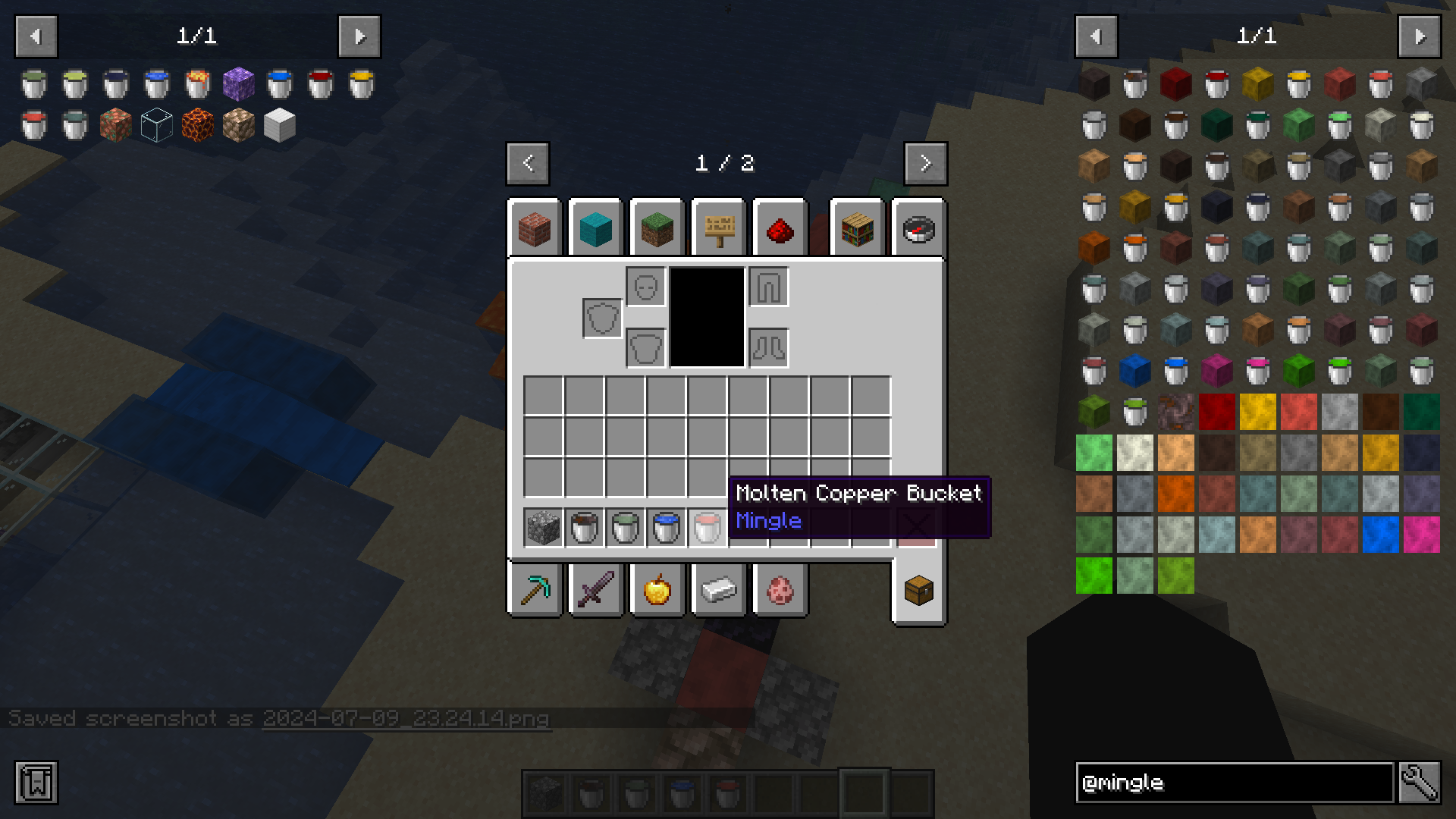Select the diamond pickaxe tools tab
Screen dimensions: 1456x819
(535, 590)
